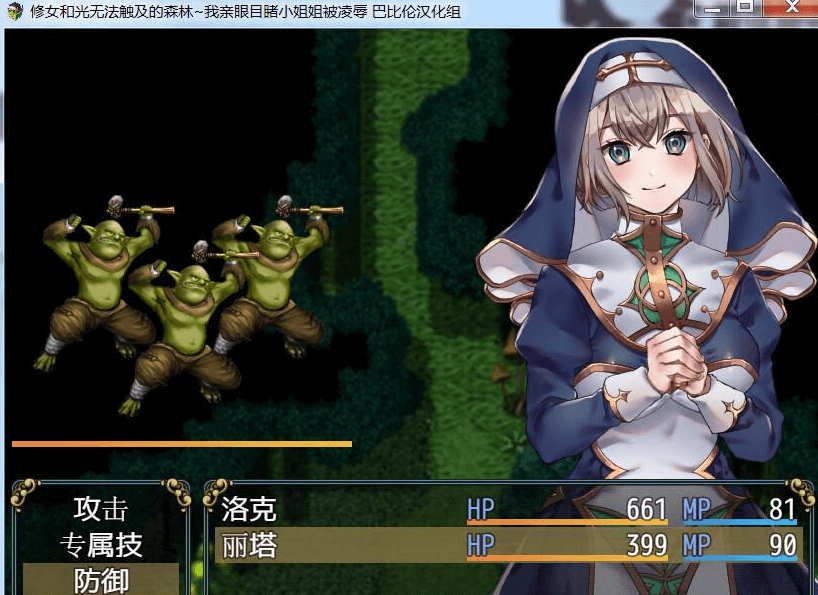Select the 攻击 (Attack) command
This screenshot has height=595, width=818.
(x=100, y=509)
